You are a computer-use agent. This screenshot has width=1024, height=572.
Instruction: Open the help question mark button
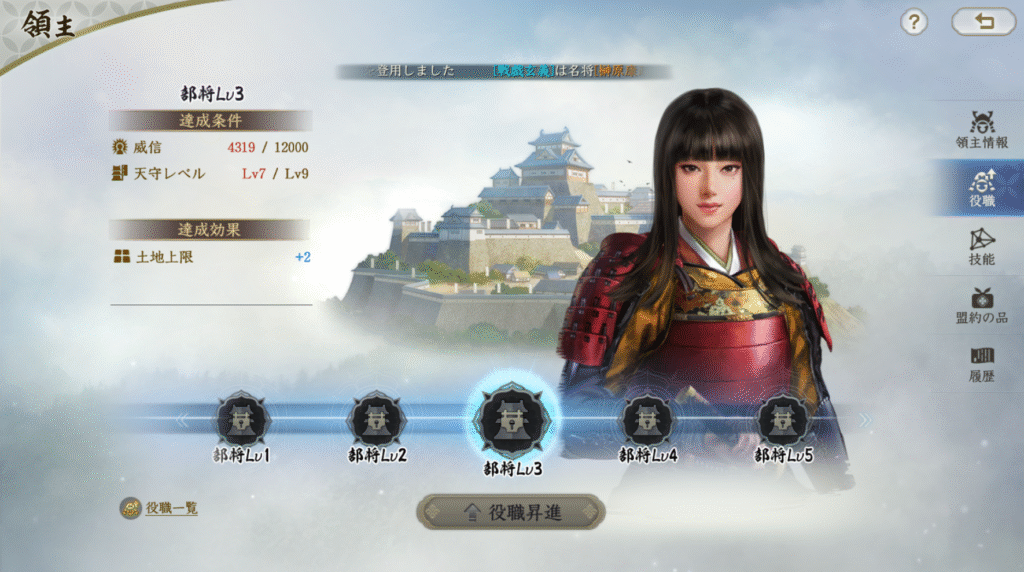[914, 22]
